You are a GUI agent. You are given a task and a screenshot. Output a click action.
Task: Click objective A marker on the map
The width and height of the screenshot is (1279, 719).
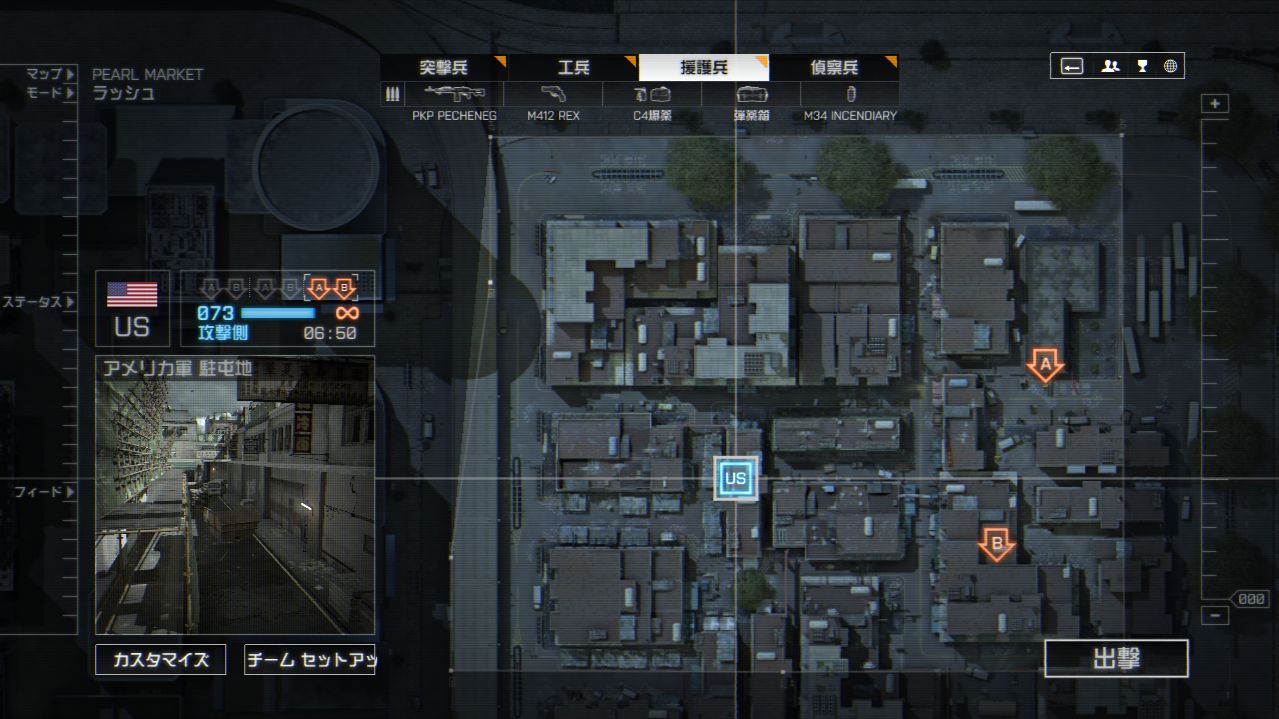(1045, 366)
